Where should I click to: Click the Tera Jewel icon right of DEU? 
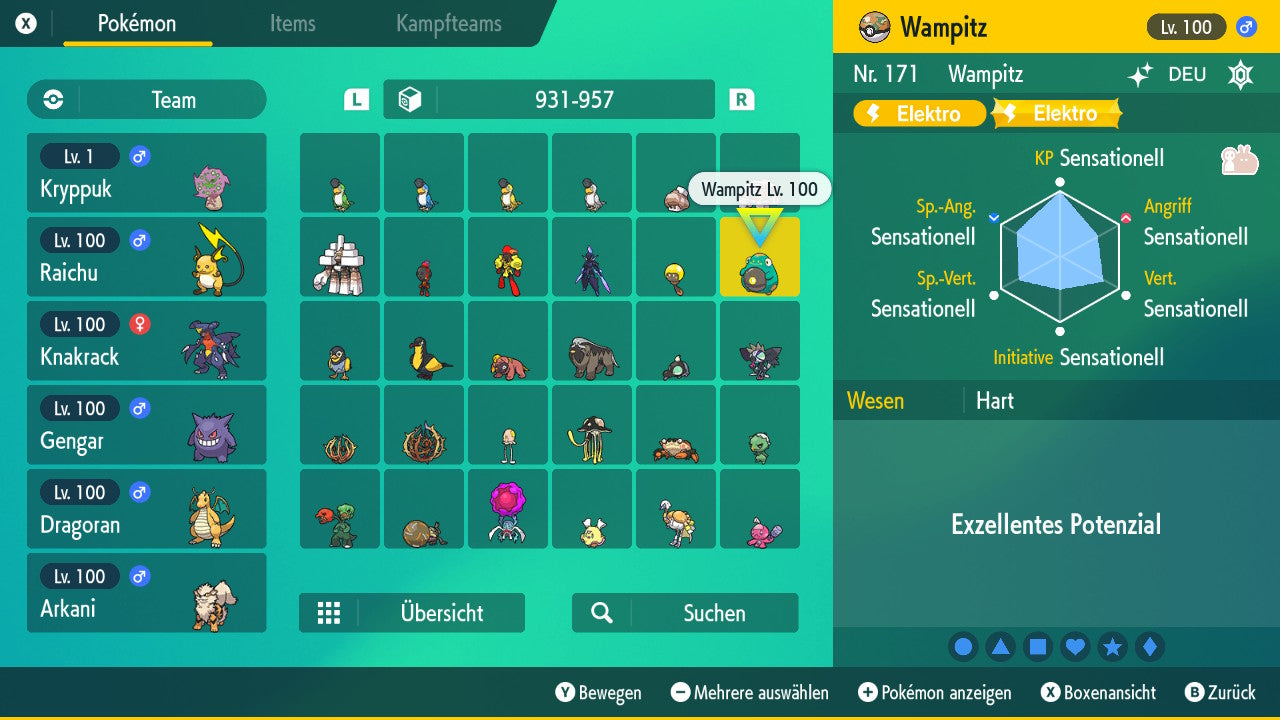pyautogui.click(x=1240, y=74)
